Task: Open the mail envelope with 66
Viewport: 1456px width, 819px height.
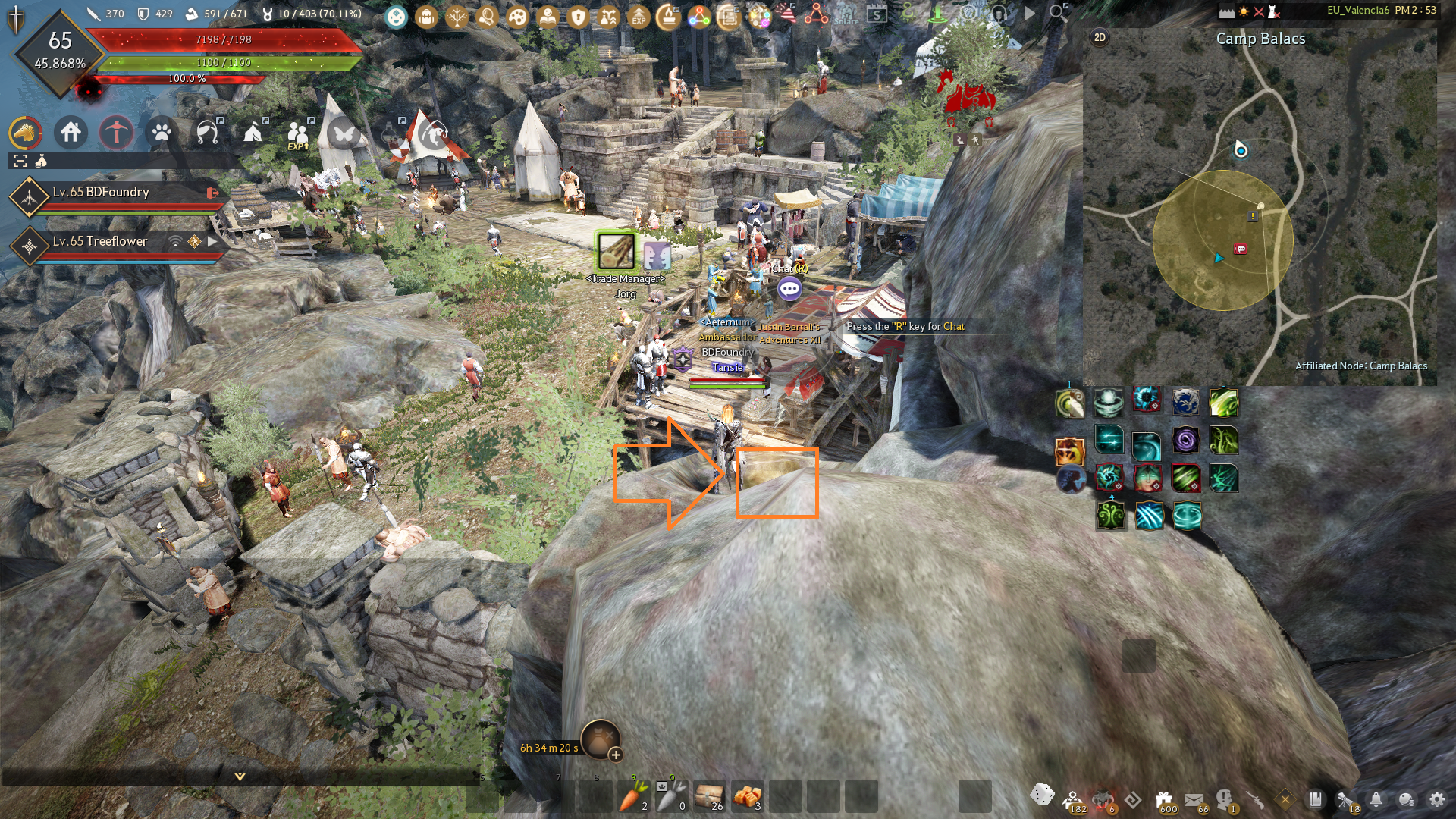Action: coord(1194,799)
